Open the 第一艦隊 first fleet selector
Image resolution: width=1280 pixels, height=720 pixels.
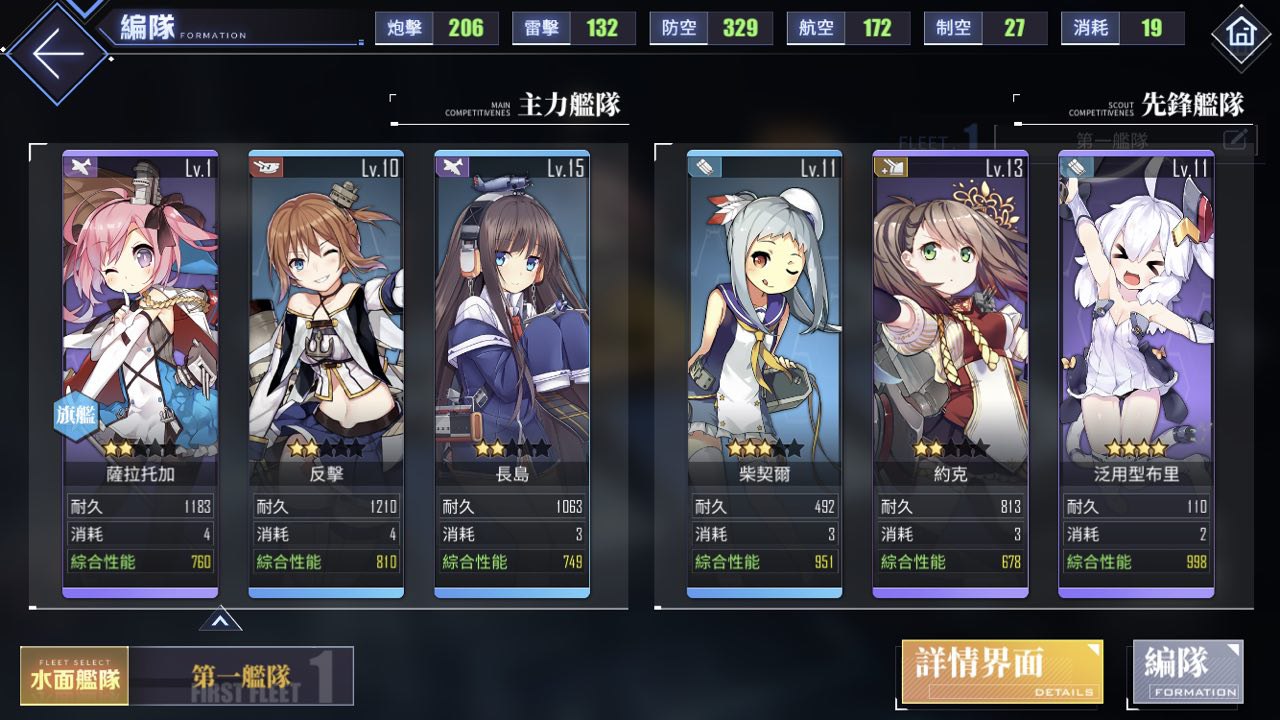242,676
